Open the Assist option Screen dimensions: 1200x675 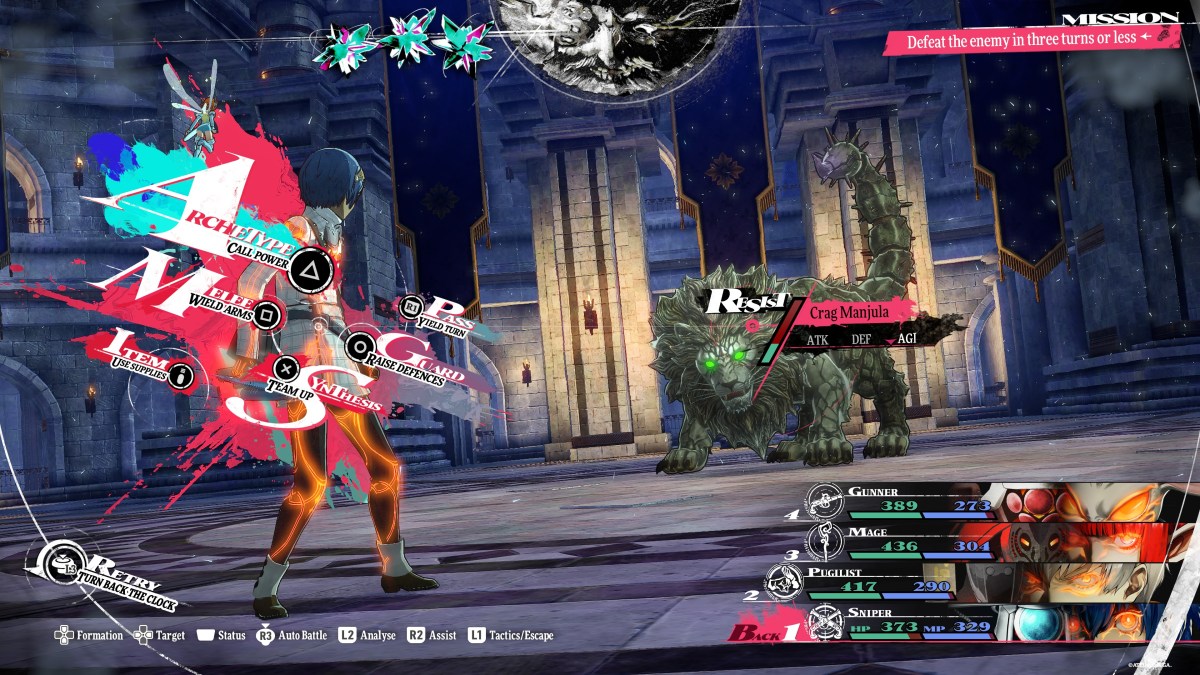click(432, 635)
